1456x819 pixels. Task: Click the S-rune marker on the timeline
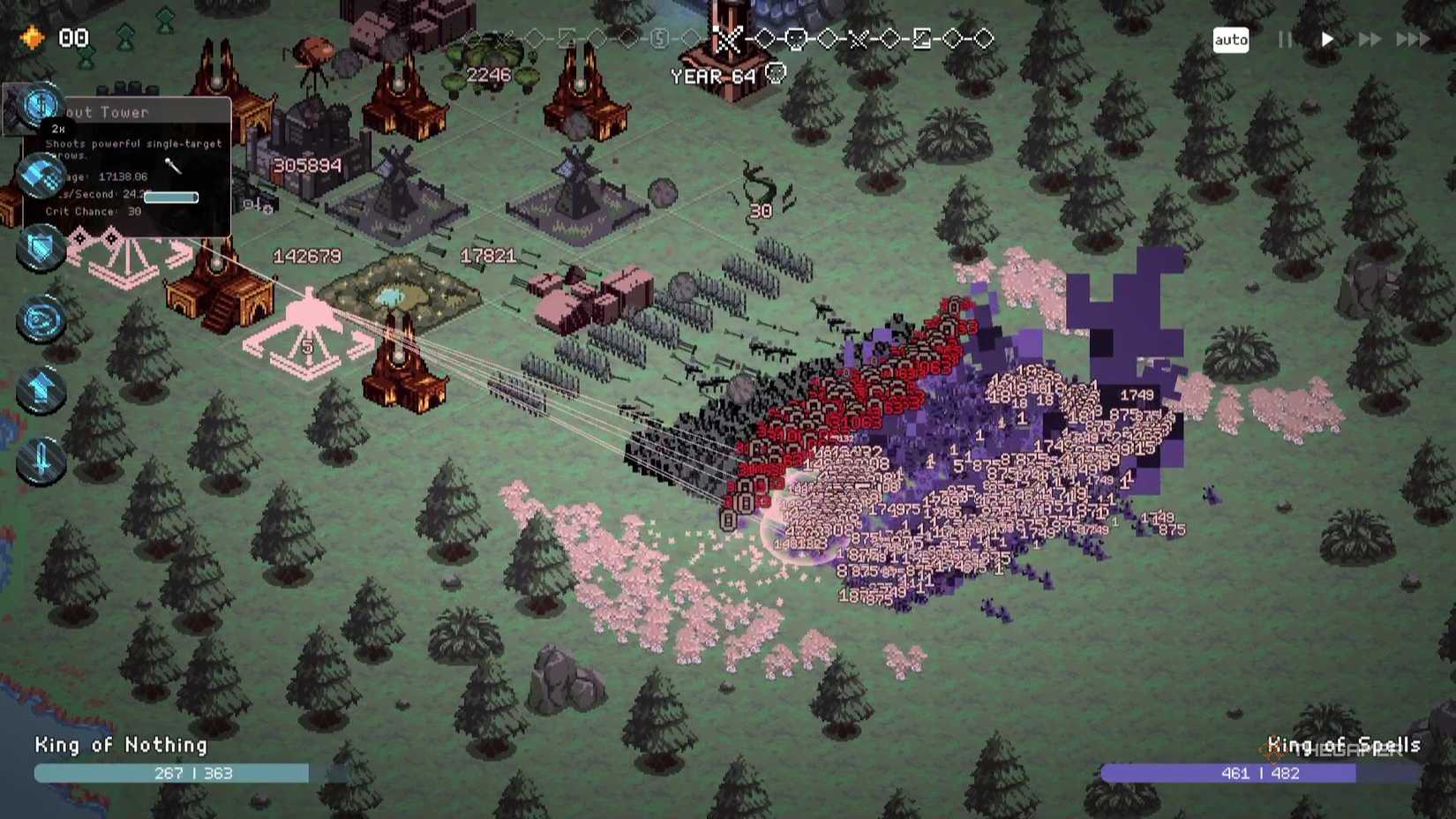pos(657,39)
